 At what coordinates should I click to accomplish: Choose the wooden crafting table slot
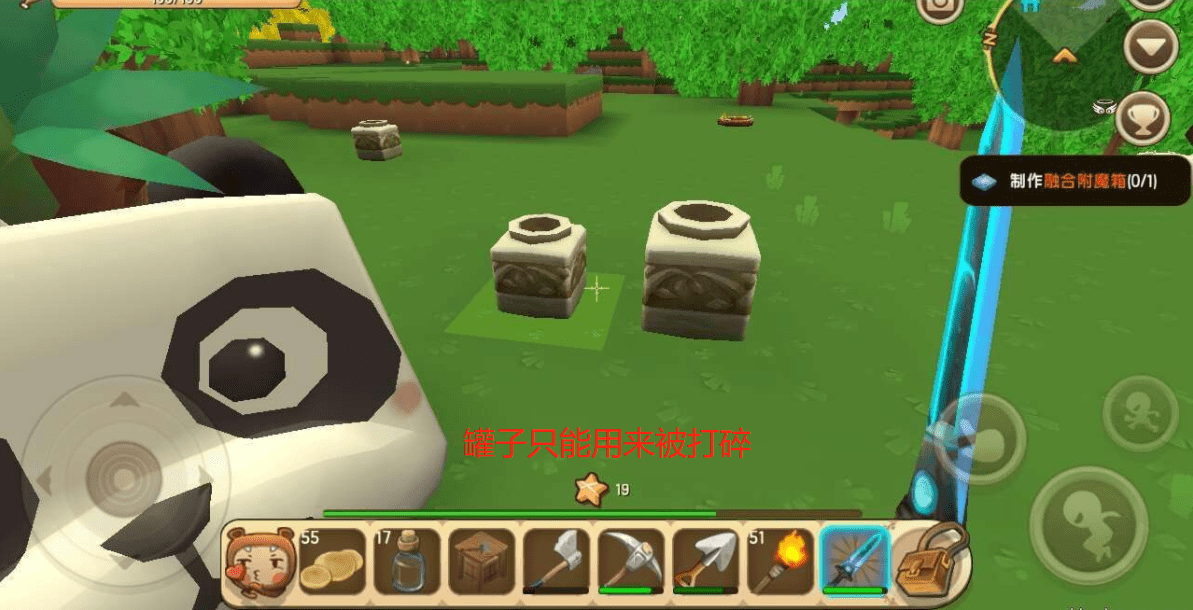pyautogui.click(x=483, y=562)
